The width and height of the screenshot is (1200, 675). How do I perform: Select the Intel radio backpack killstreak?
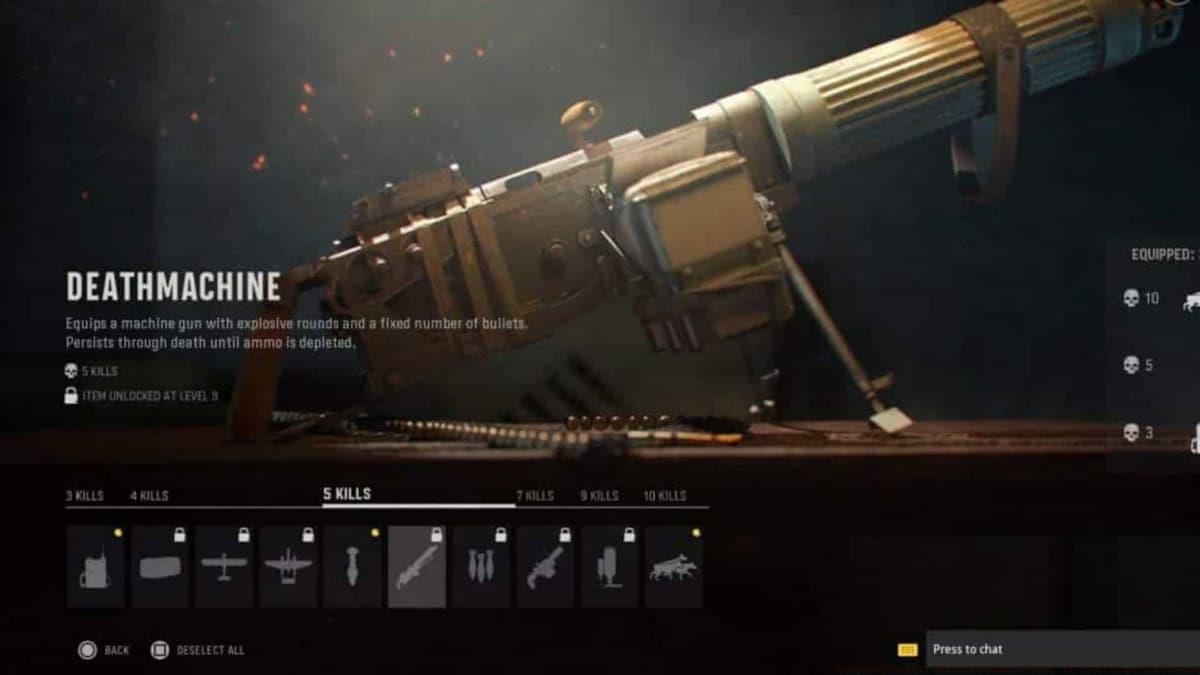tap(96, 567)
